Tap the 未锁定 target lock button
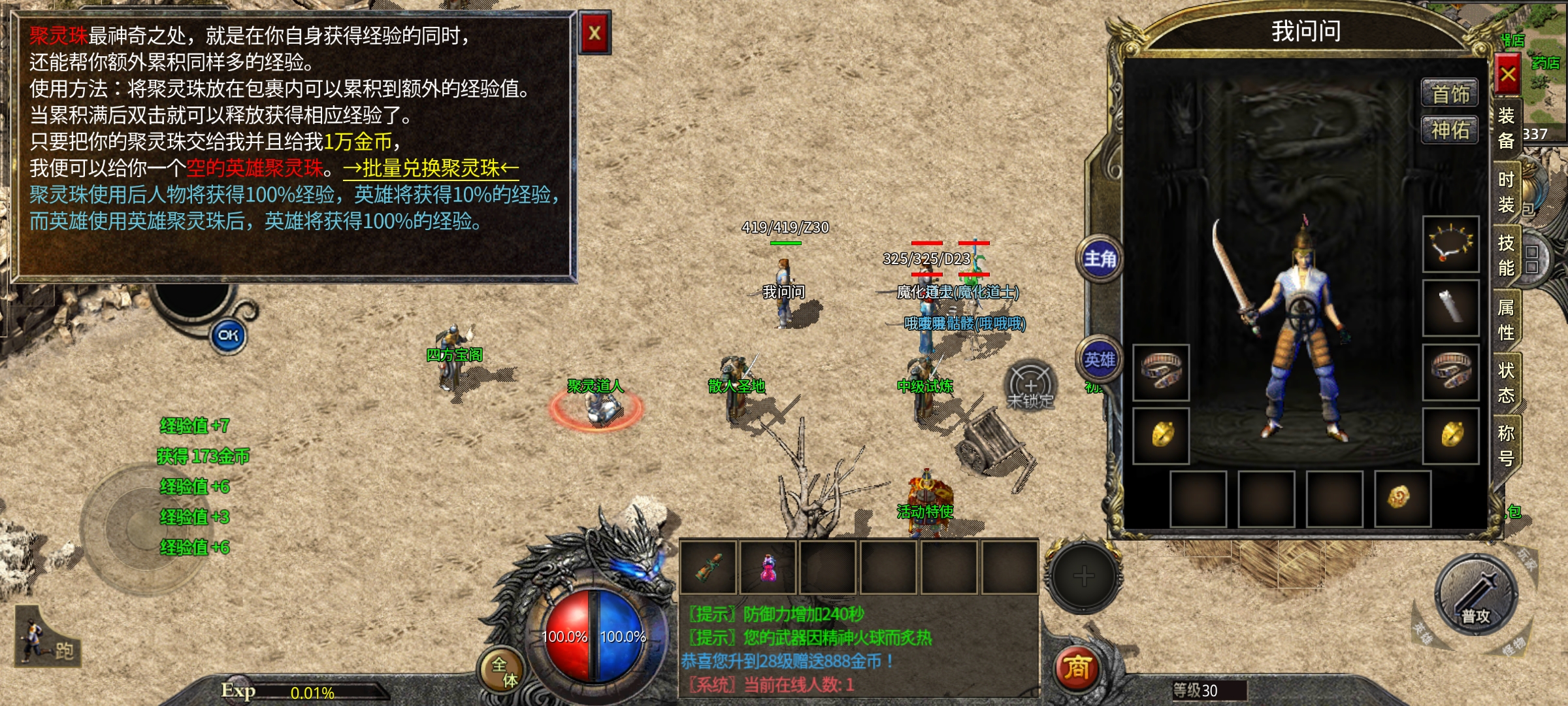The width and height of the screenshot is (1568, 706). pyautogui.click(x=1030, y=386)
